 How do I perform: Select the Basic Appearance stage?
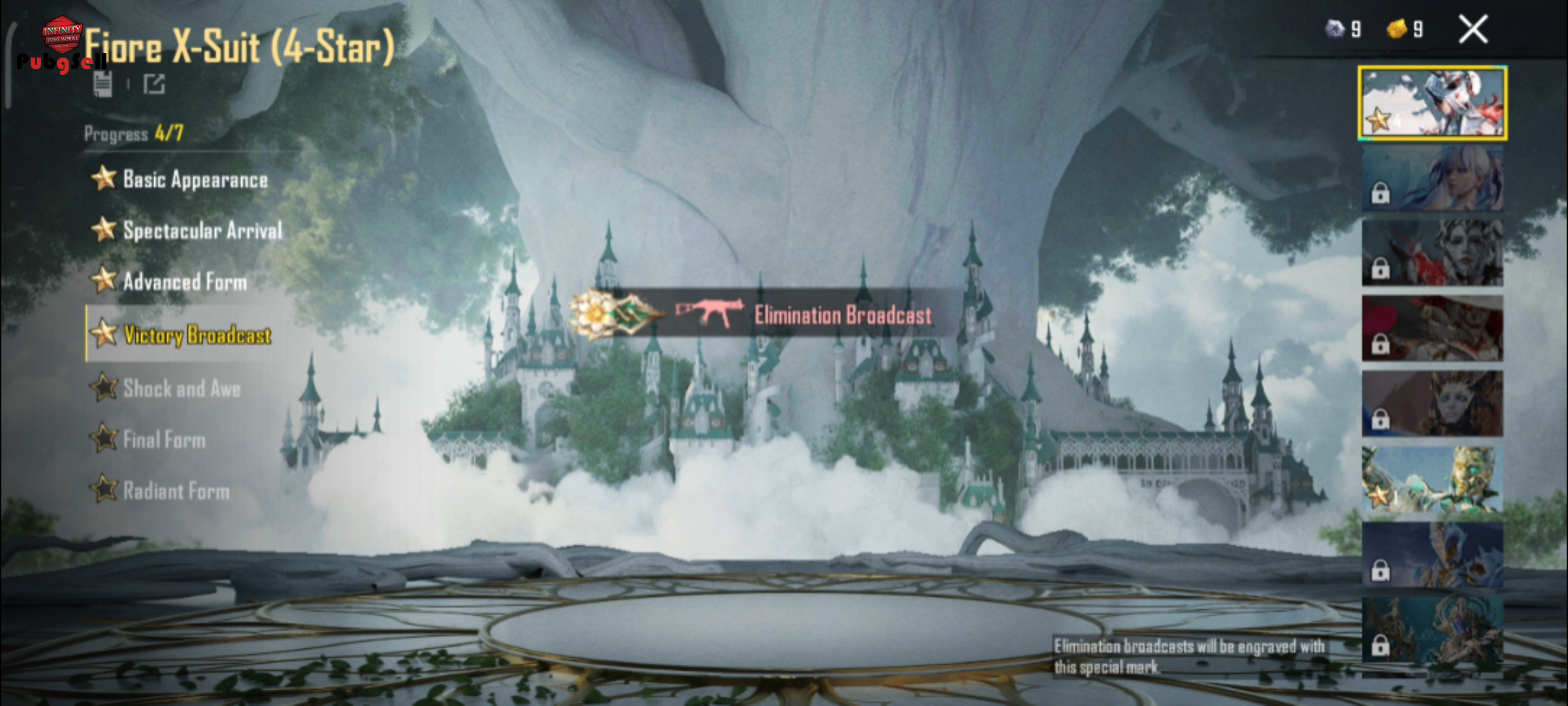(x=195, y=180)
